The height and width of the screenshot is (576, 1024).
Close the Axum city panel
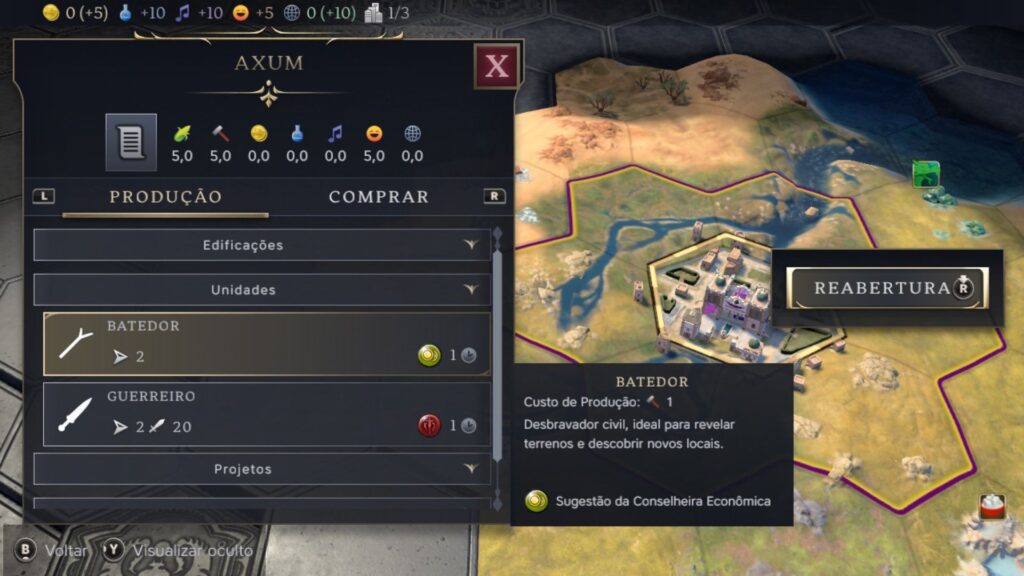(496, 67)
